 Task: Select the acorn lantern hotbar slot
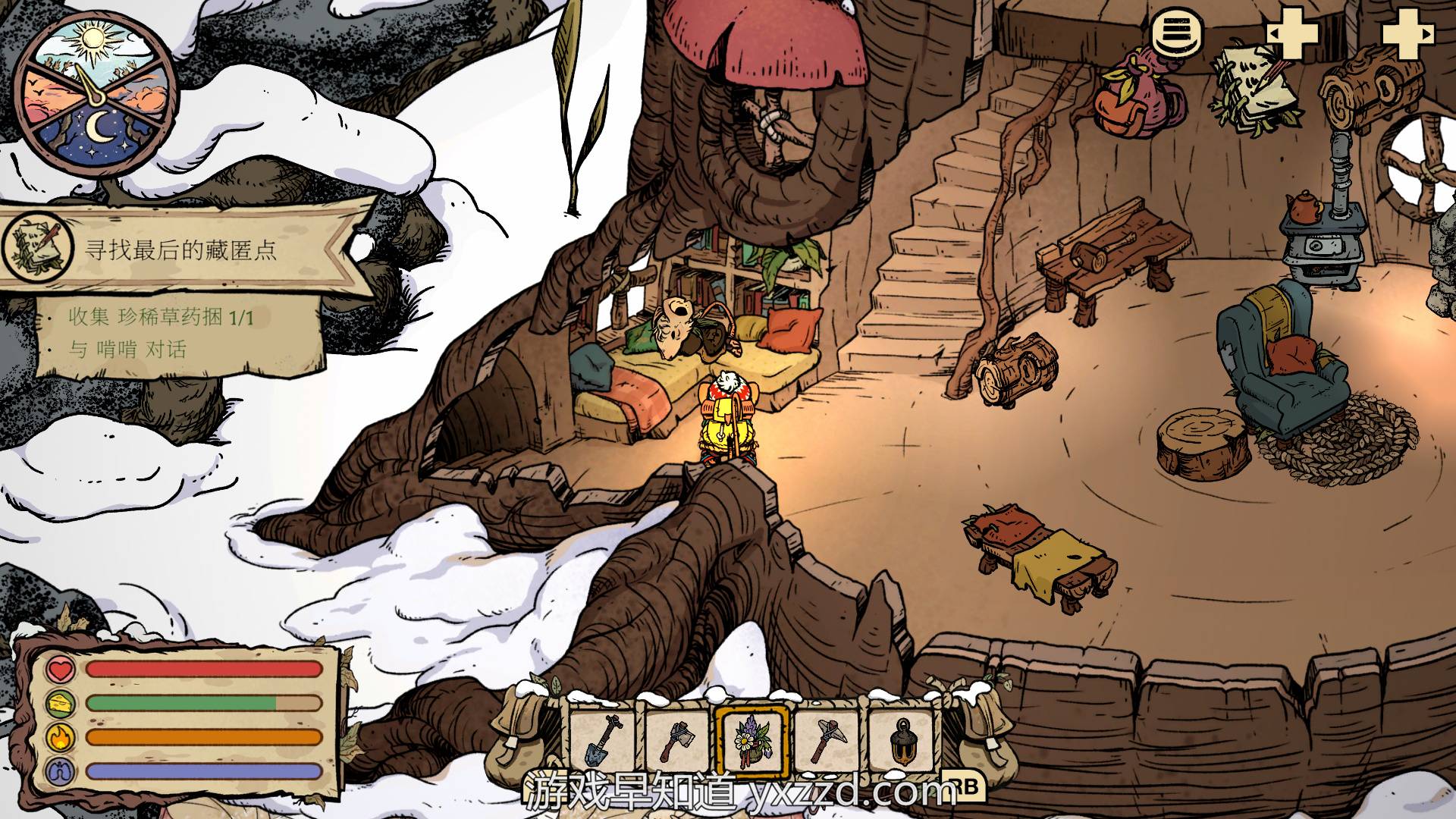tap(902, 740)
